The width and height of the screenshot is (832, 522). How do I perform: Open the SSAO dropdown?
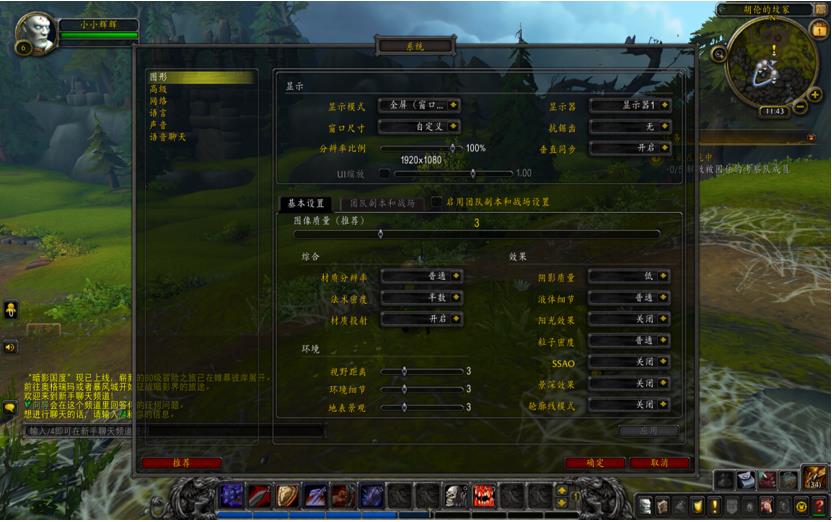(x=629, y=362)
